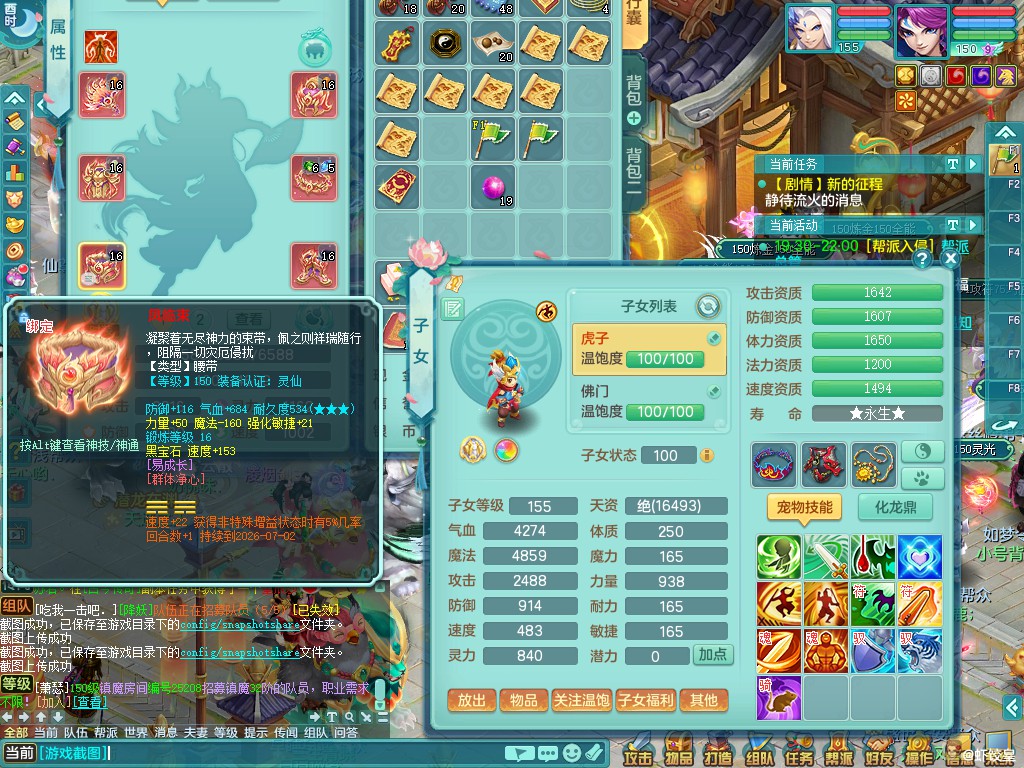Click 加点 to allocate potential points

(713, 655)
